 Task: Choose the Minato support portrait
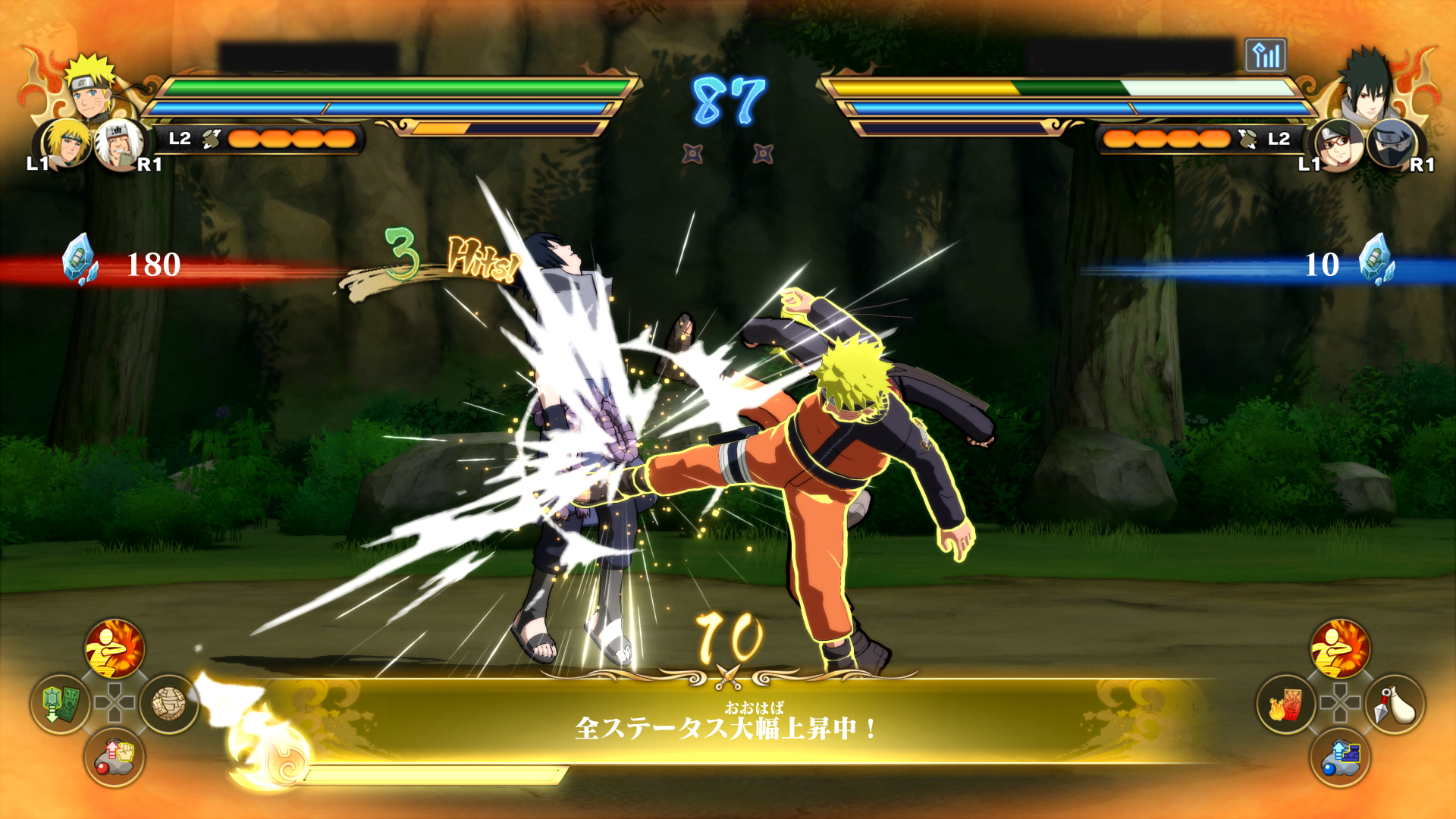coord(65,143)
